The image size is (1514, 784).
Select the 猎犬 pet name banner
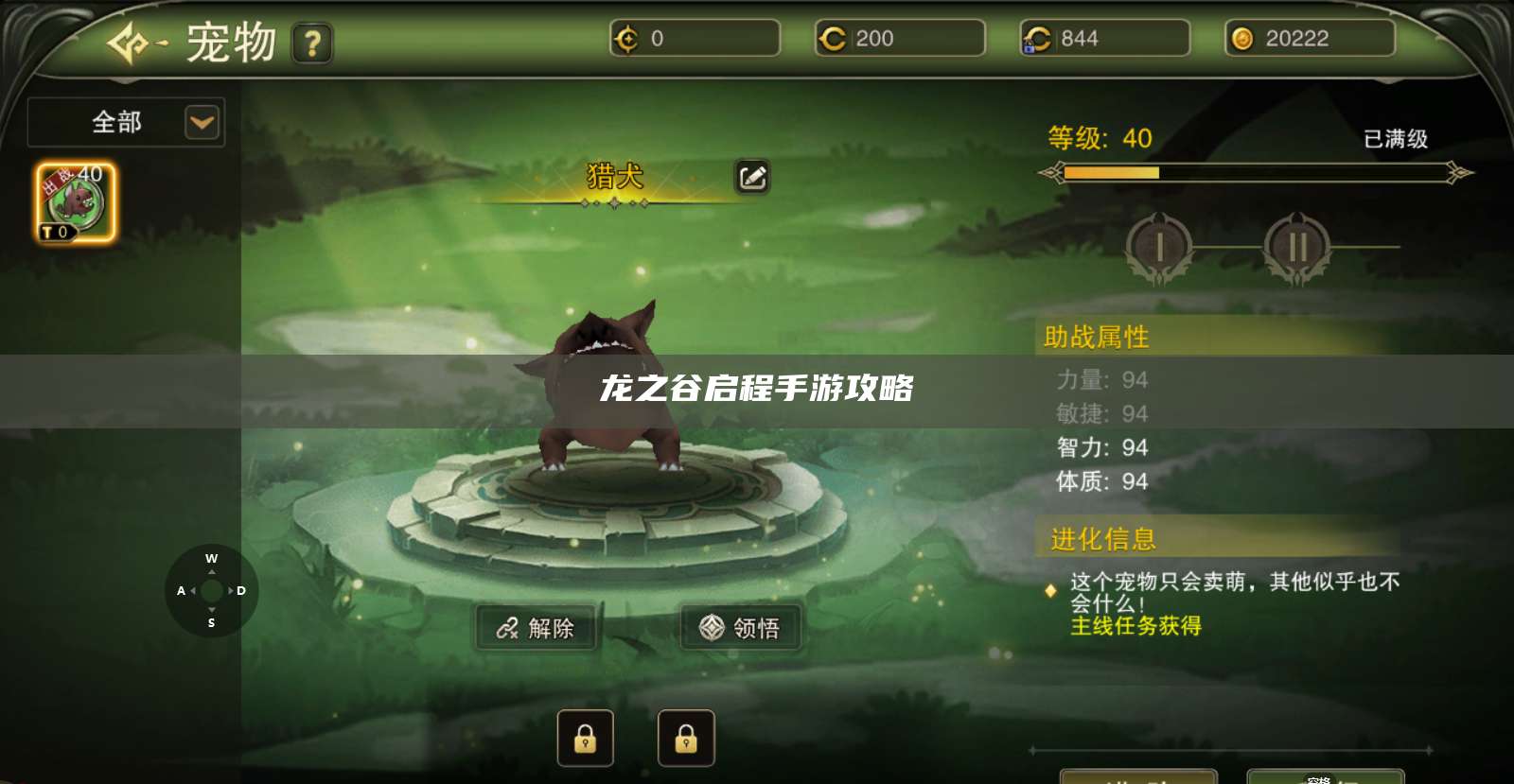615,177
